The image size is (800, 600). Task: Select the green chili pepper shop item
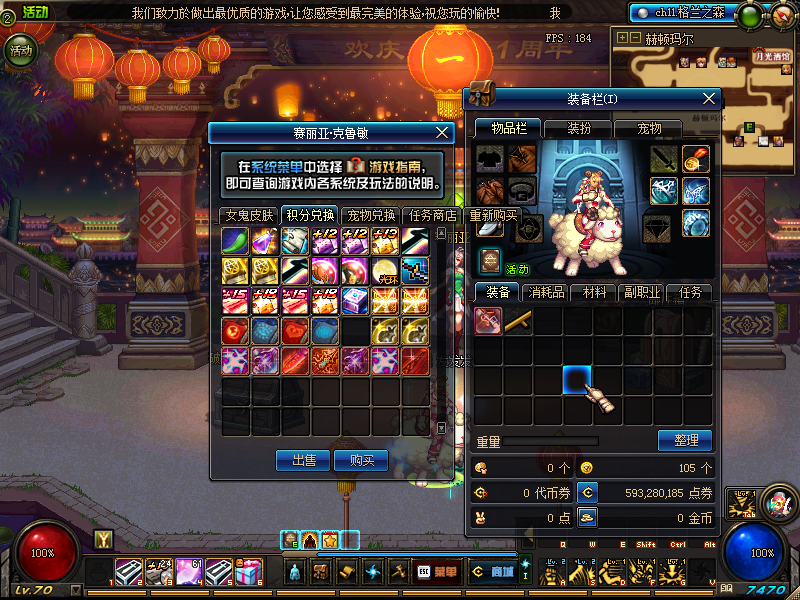[x=236, y=241]
